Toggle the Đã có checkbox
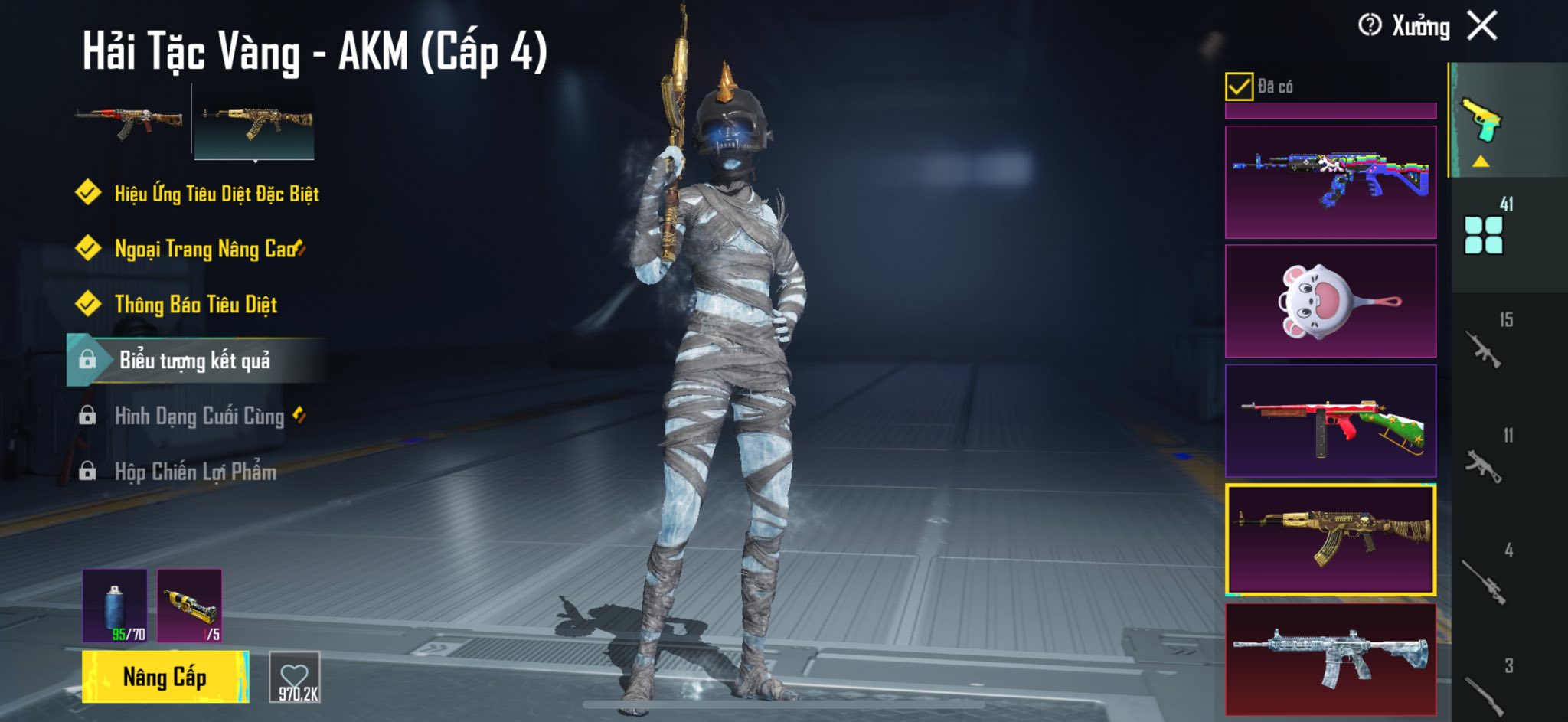 pyautogui.click(x=1239, y=87)
